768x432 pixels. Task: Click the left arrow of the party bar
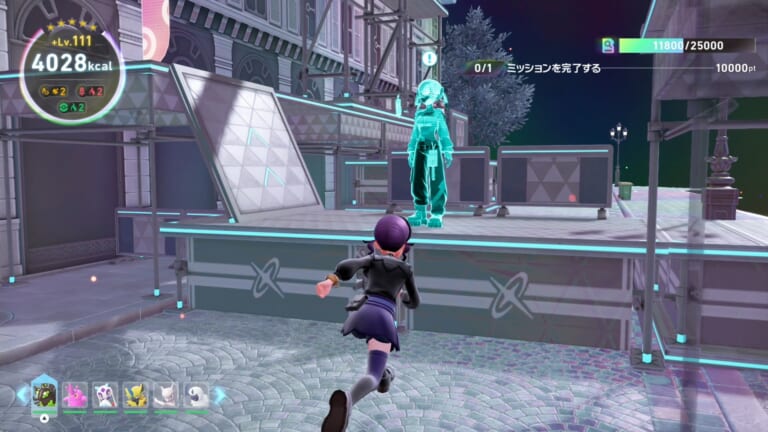click(22, 395)
